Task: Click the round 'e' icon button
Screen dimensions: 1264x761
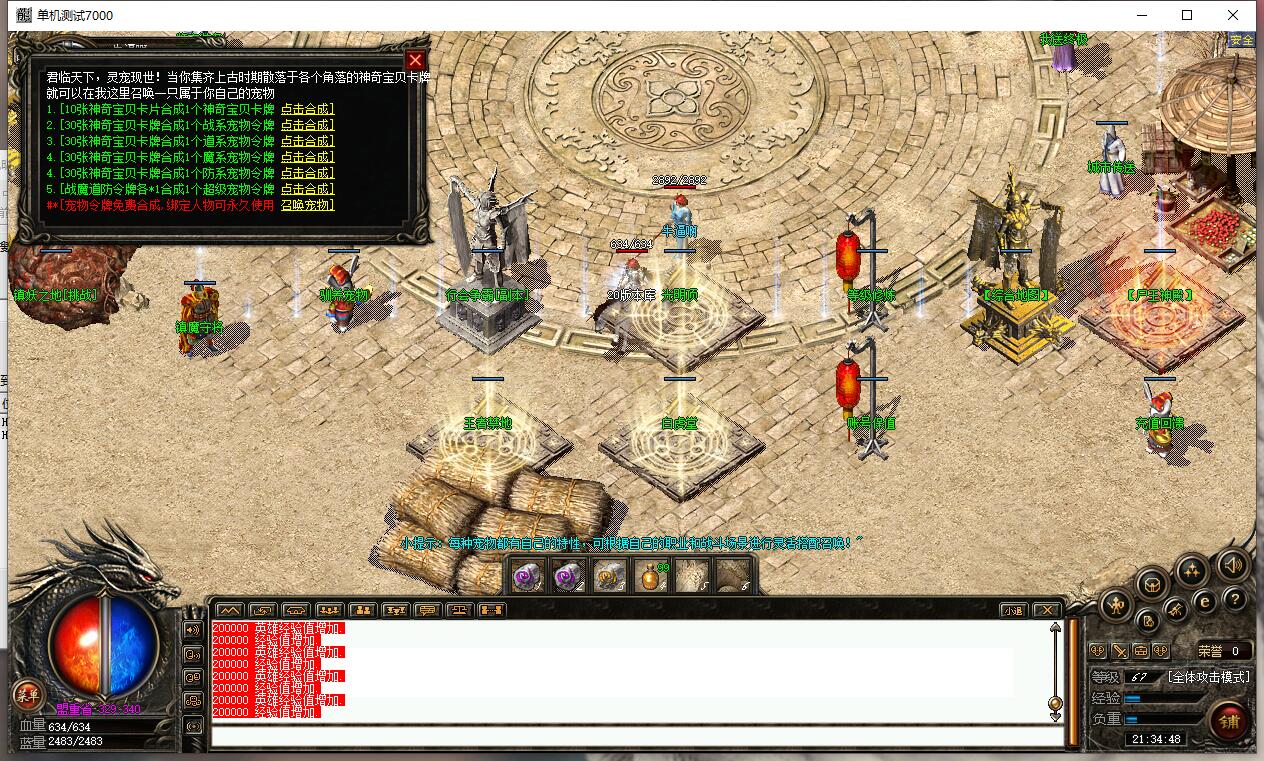Action: pos(1205,602)
